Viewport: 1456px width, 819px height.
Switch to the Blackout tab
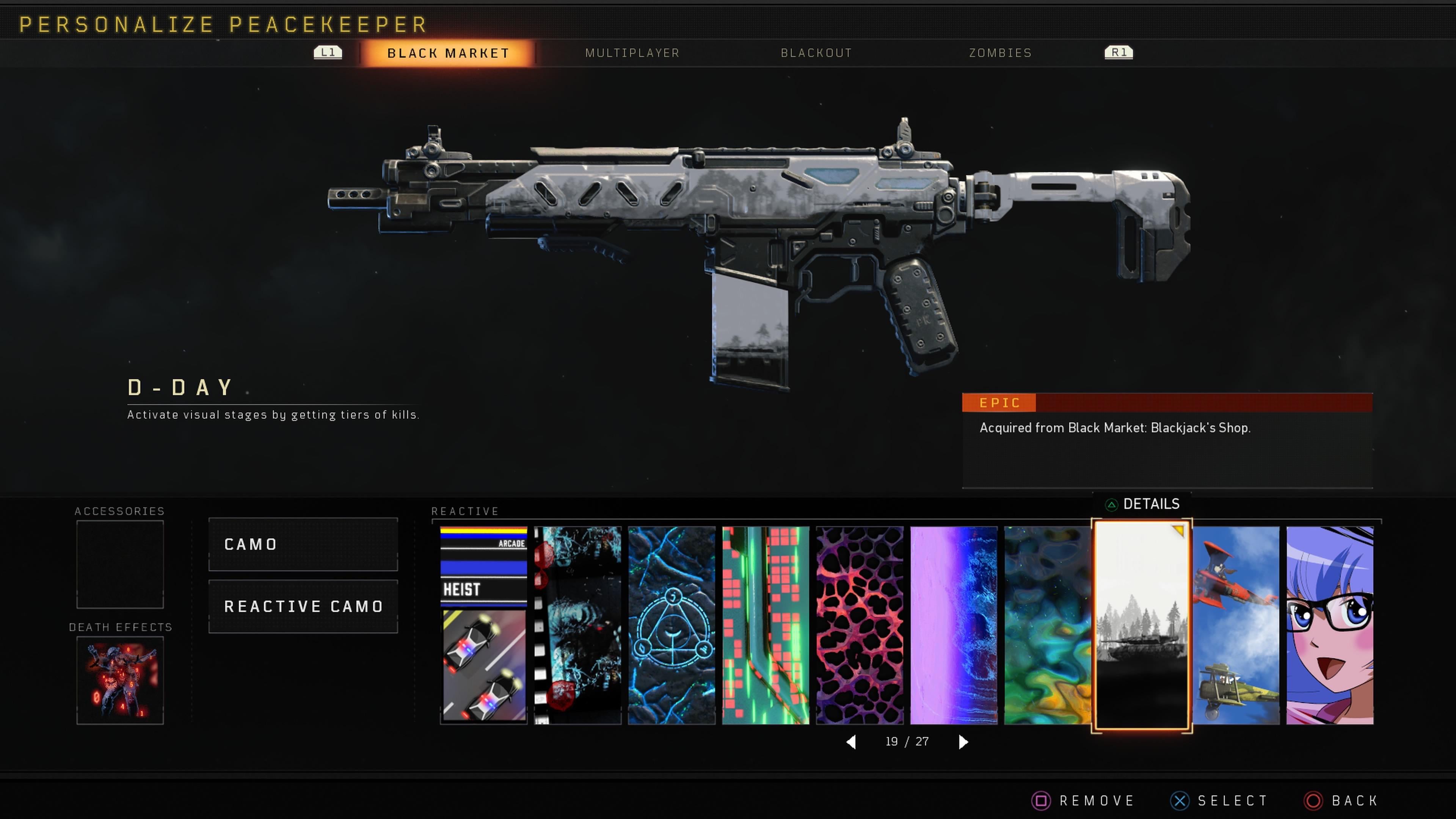point(816,53)
